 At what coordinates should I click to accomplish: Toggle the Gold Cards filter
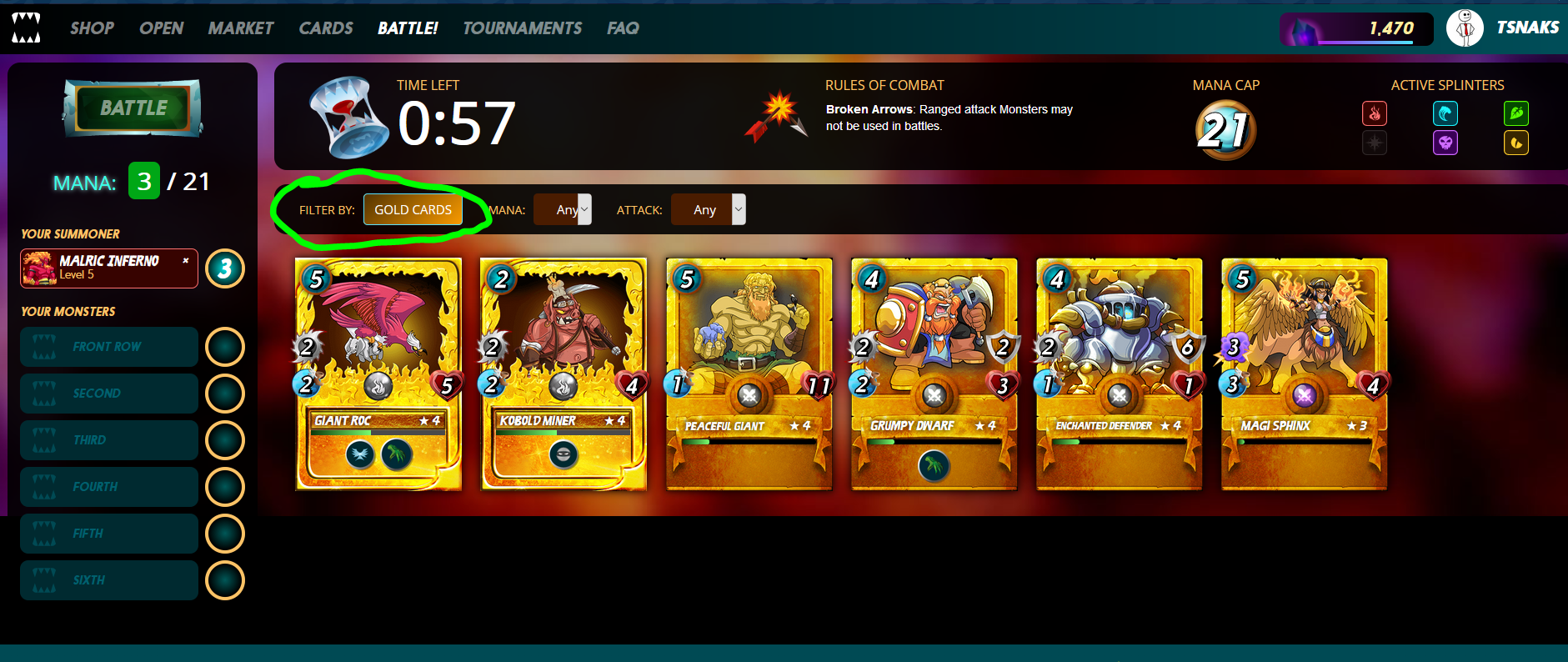(x=413, y=210)
